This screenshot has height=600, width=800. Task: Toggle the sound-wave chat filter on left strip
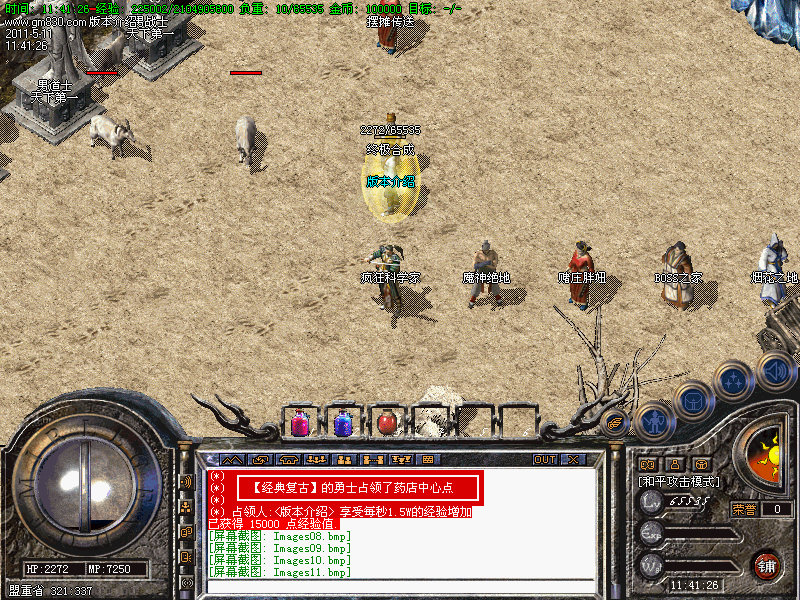[x=186, y=481]
